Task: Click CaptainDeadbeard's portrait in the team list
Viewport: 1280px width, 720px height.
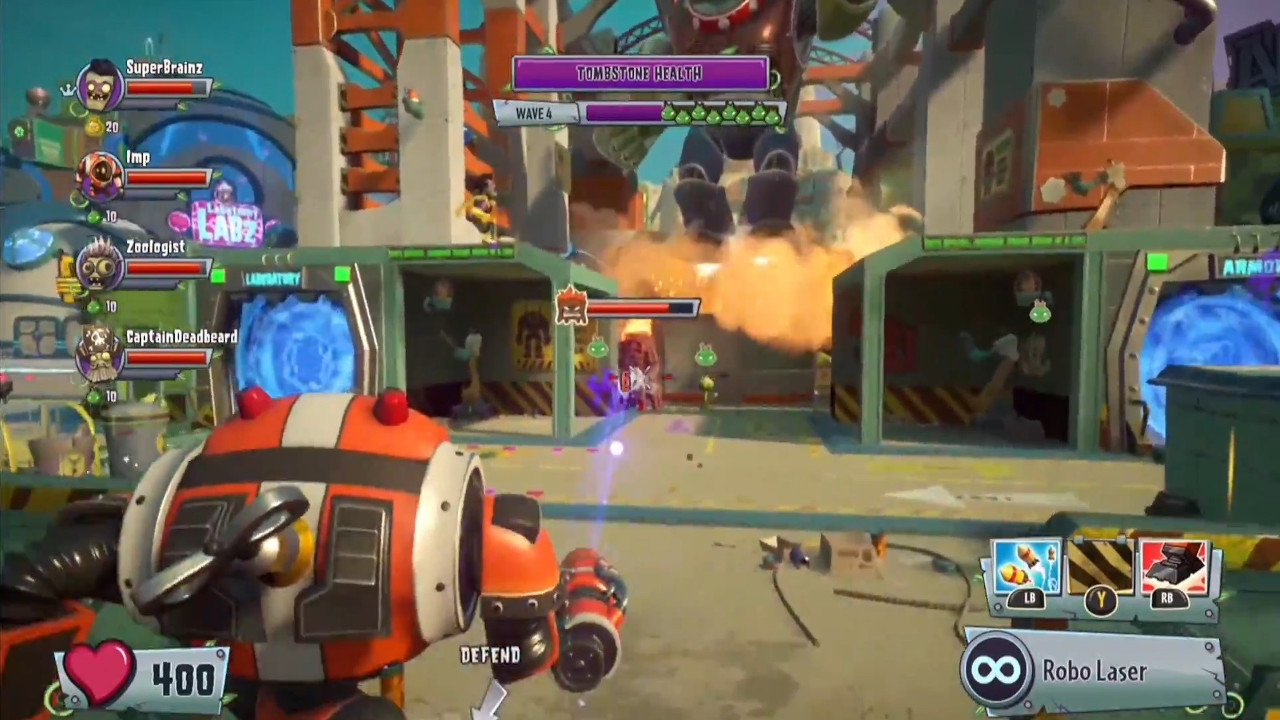Action: coord(98,355)
